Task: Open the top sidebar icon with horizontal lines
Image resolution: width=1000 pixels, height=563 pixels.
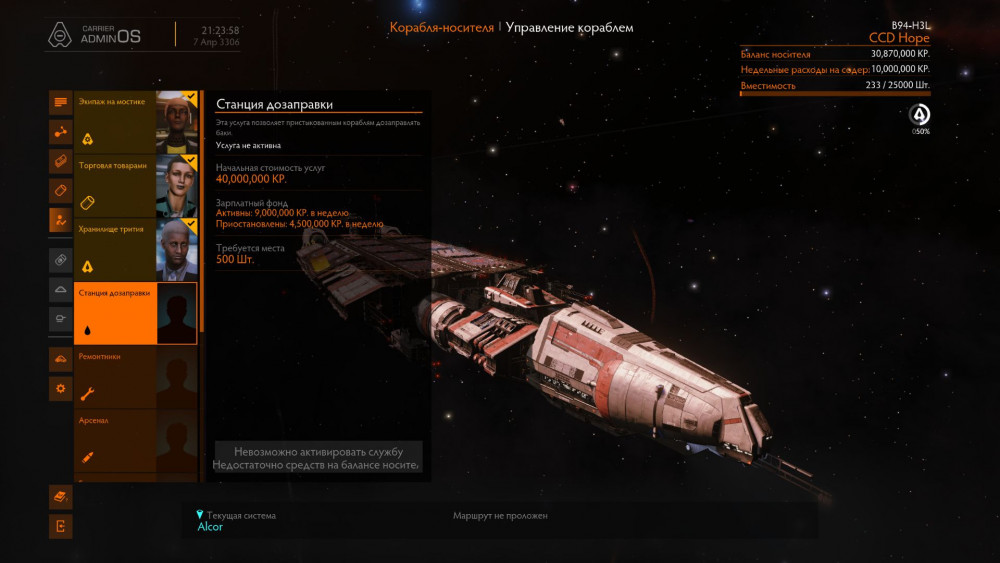Action: click(x=61, y=102)
